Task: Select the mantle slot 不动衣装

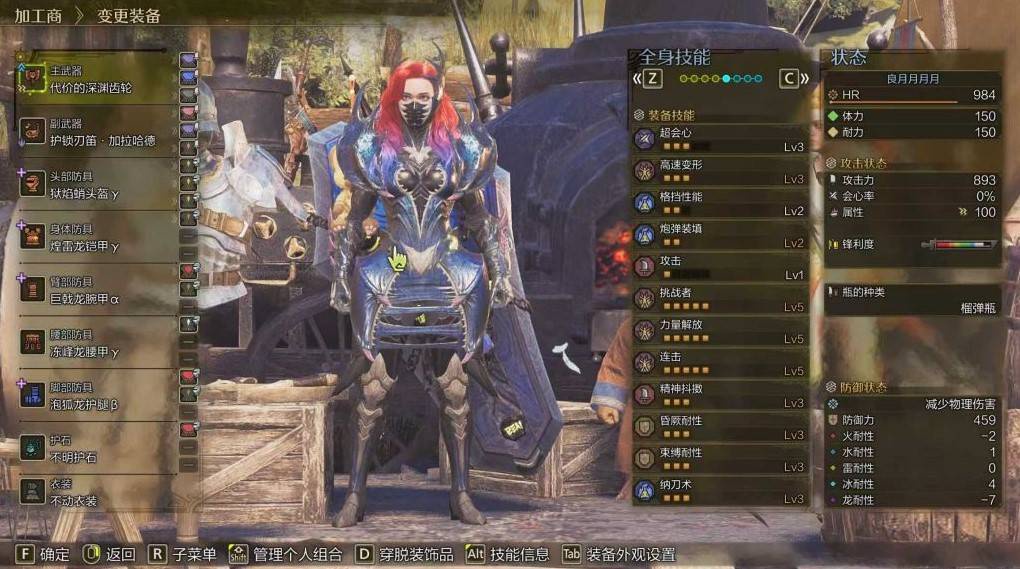Action: [x=95, y=493]
